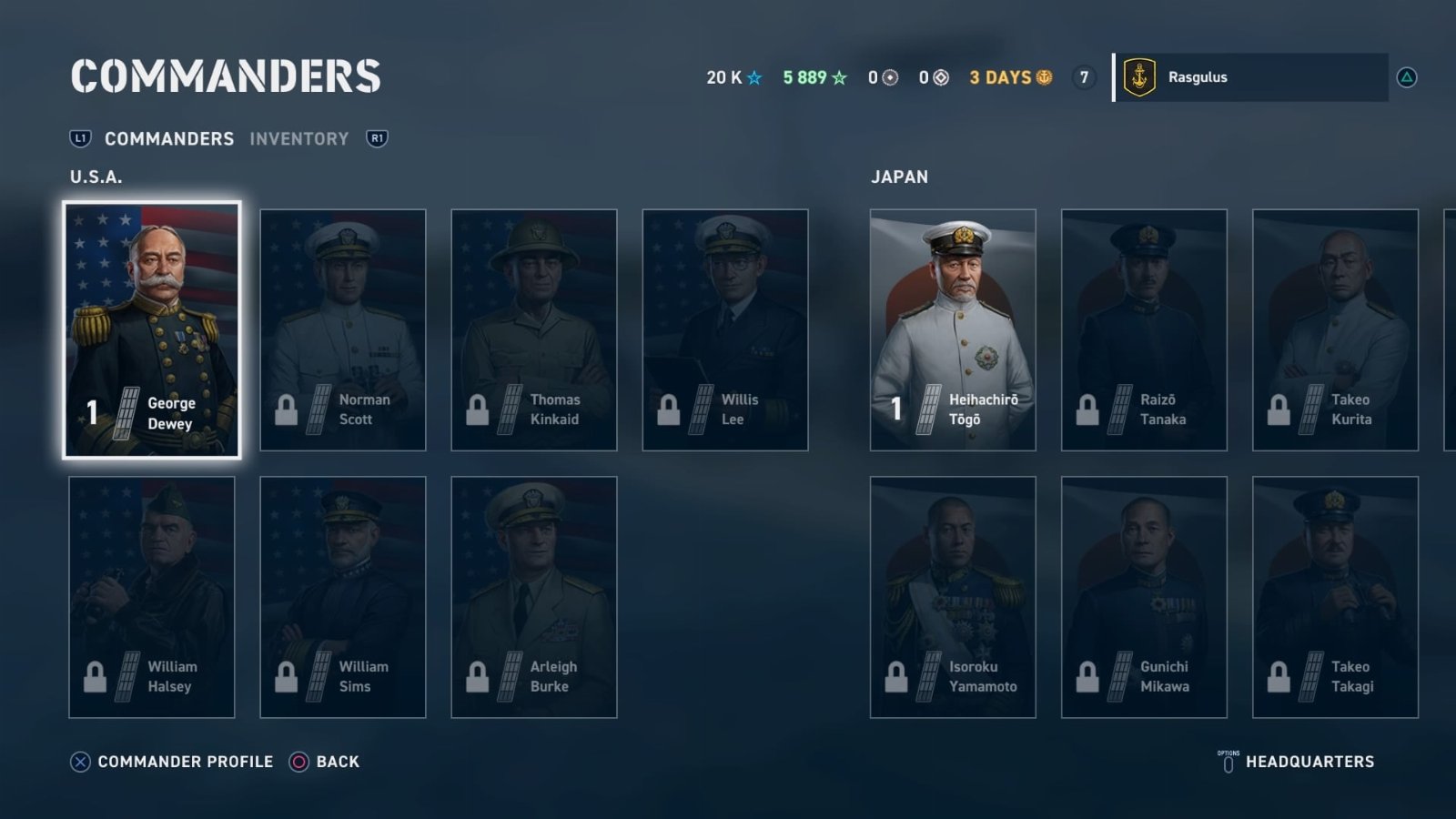The height and width of the screenshot is (819, 1456).
Task: Select the Heihachirō Tōgō commander card
Action: coord(953,329)
